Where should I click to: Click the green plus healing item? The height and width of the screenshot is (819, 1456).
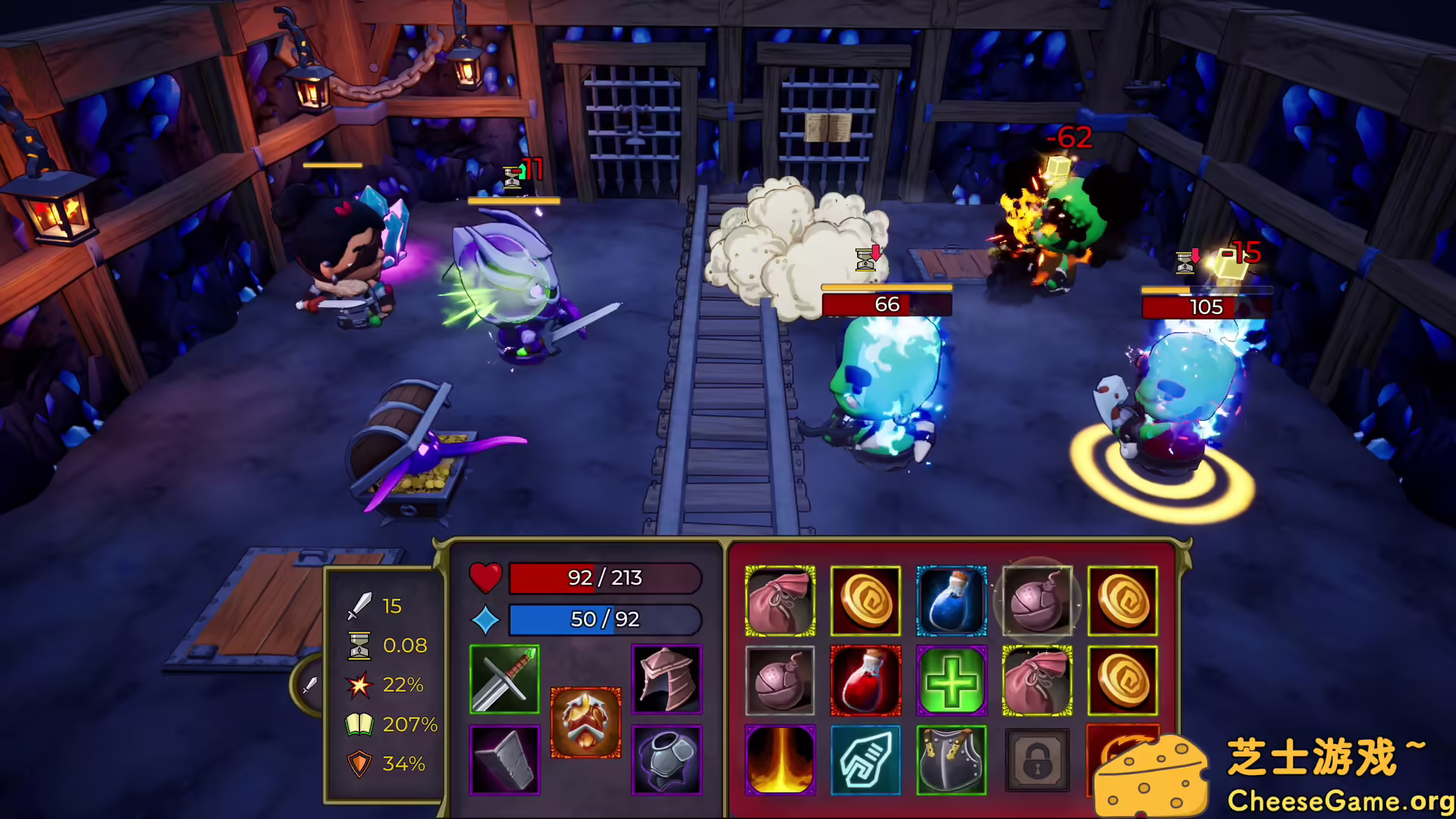pyautogui.click(x=951, y=680)
